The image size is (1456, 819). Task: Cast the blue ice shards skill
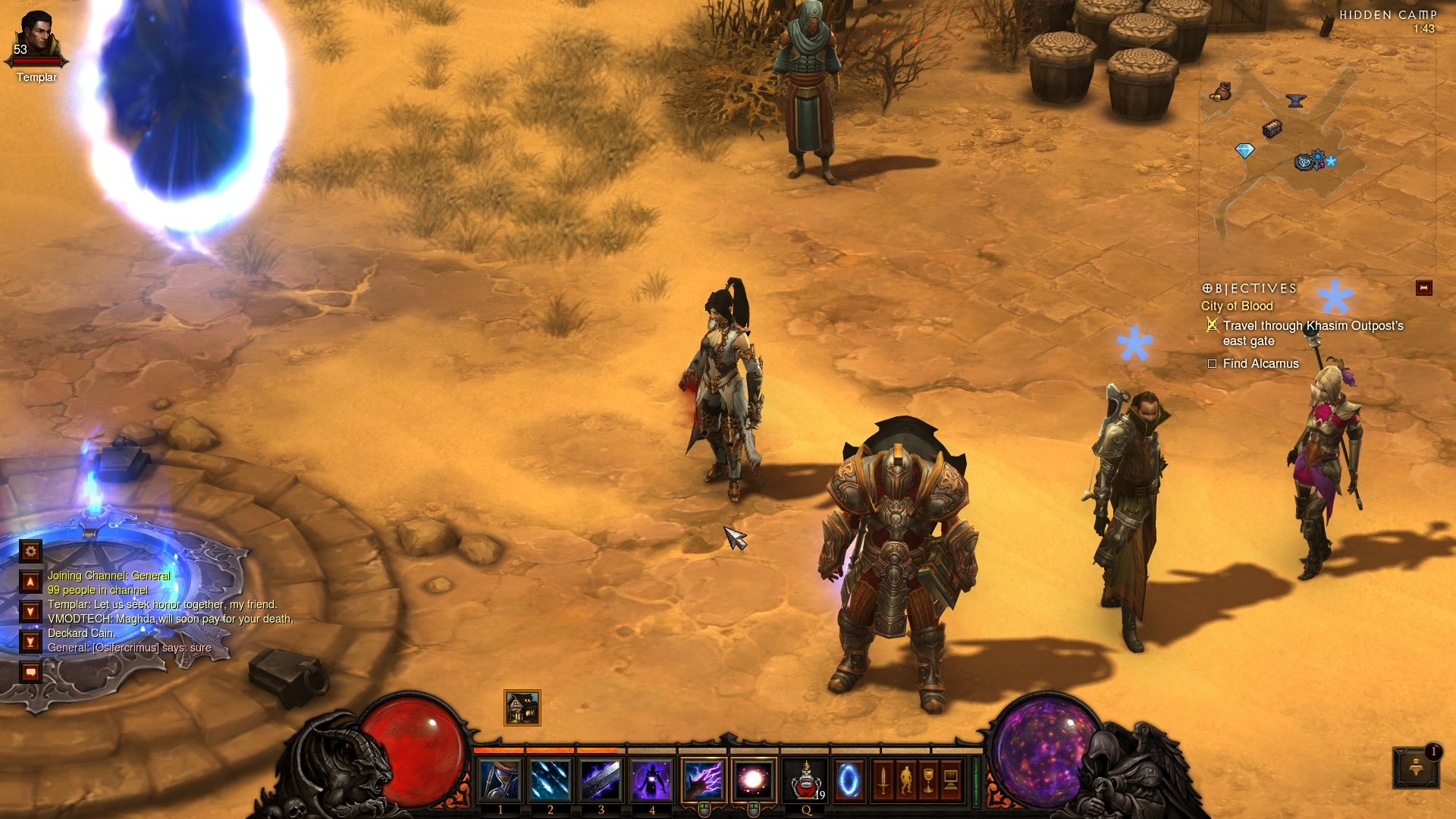[551, 780]
